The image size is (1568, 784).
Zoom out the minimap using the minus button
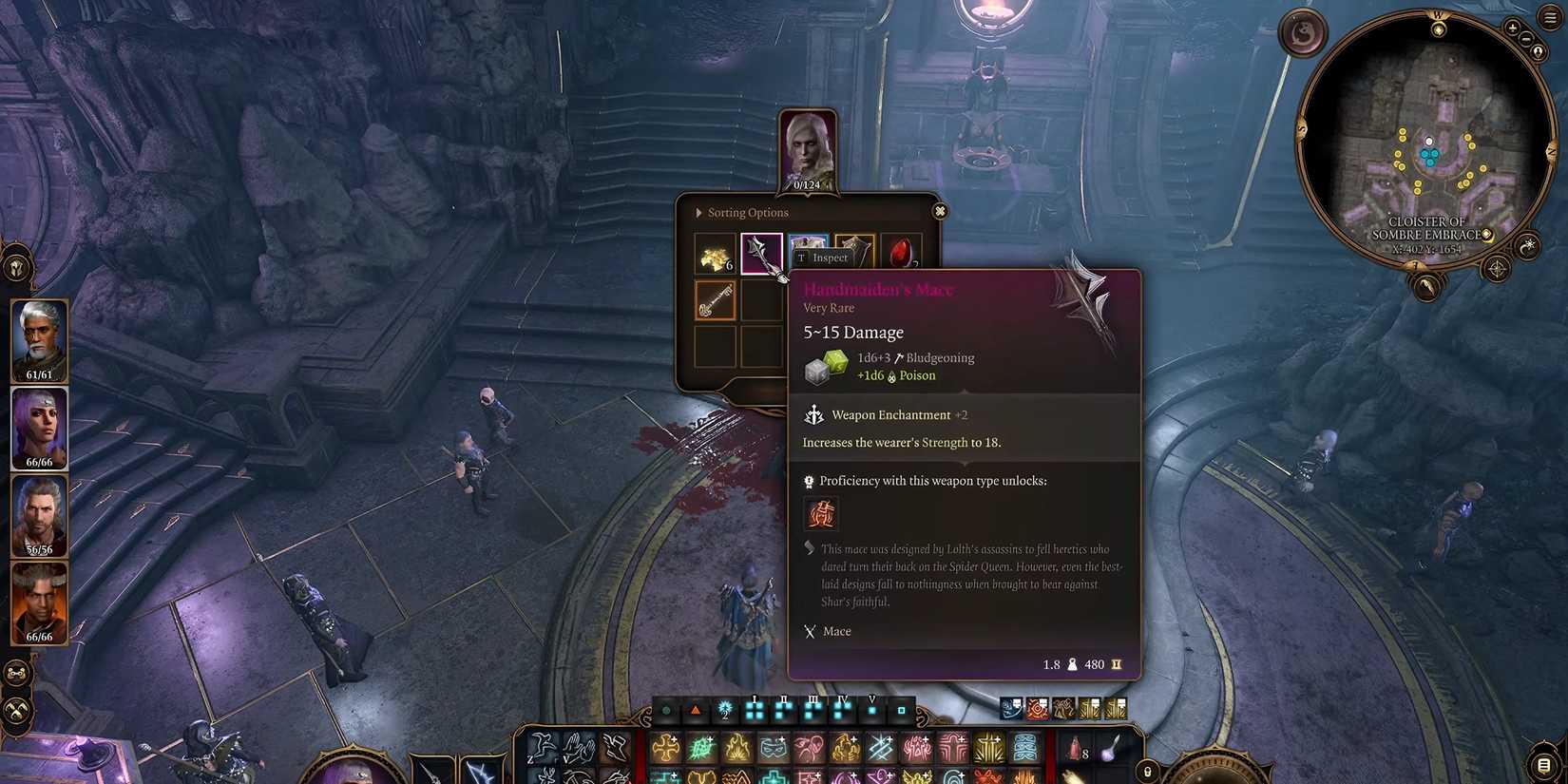pyautogui.click(x=1525, y=40)
